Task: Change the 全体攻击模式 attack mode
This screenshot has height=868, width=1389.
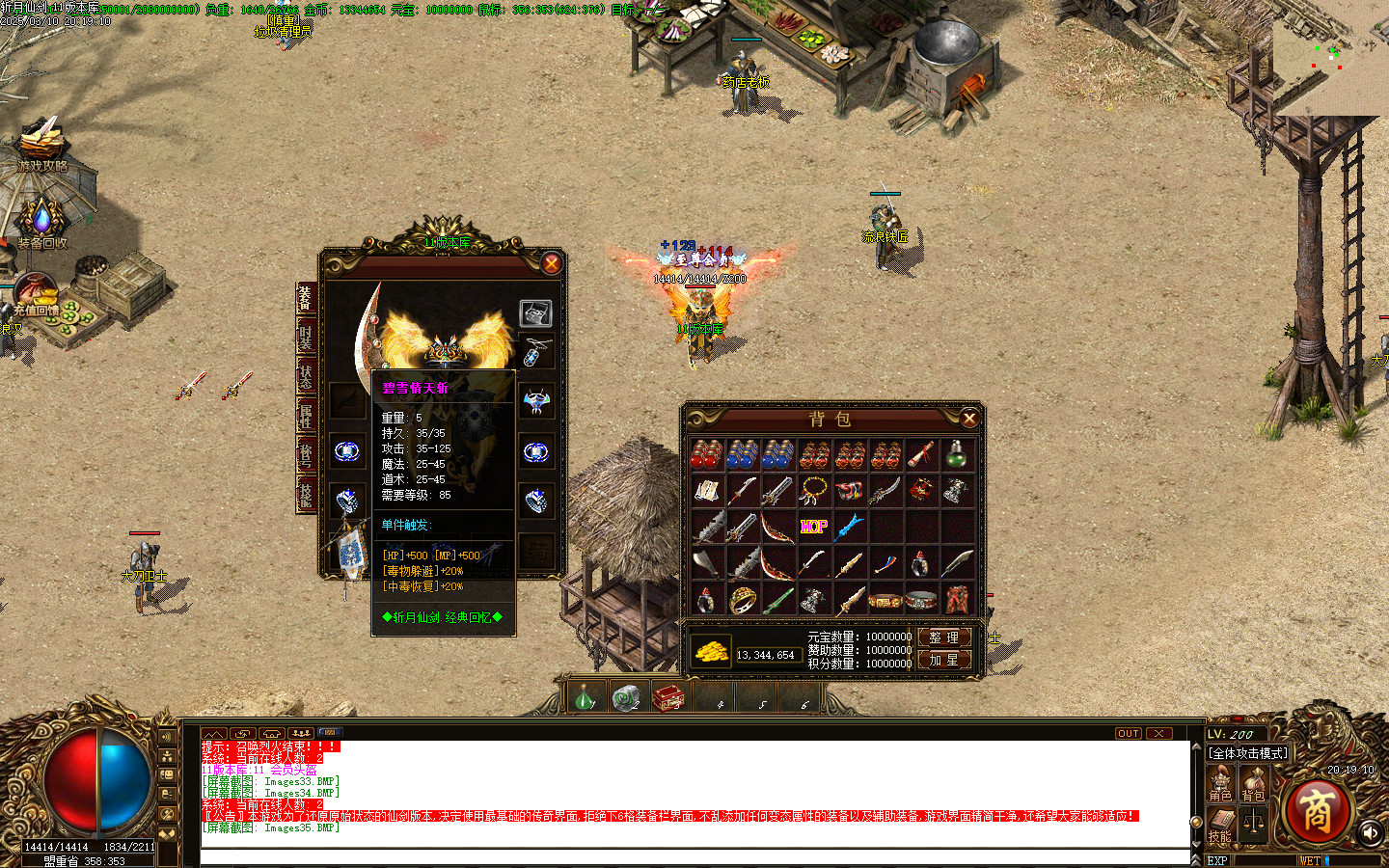Action: pos(1249,753)
